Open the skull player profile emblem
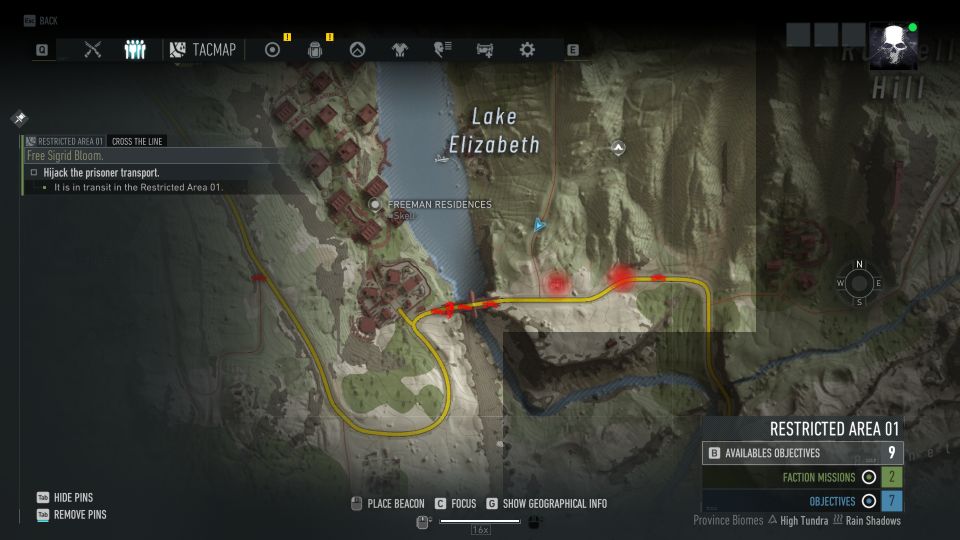This screenshot has width=960, height=540. [x=889, y=47]
